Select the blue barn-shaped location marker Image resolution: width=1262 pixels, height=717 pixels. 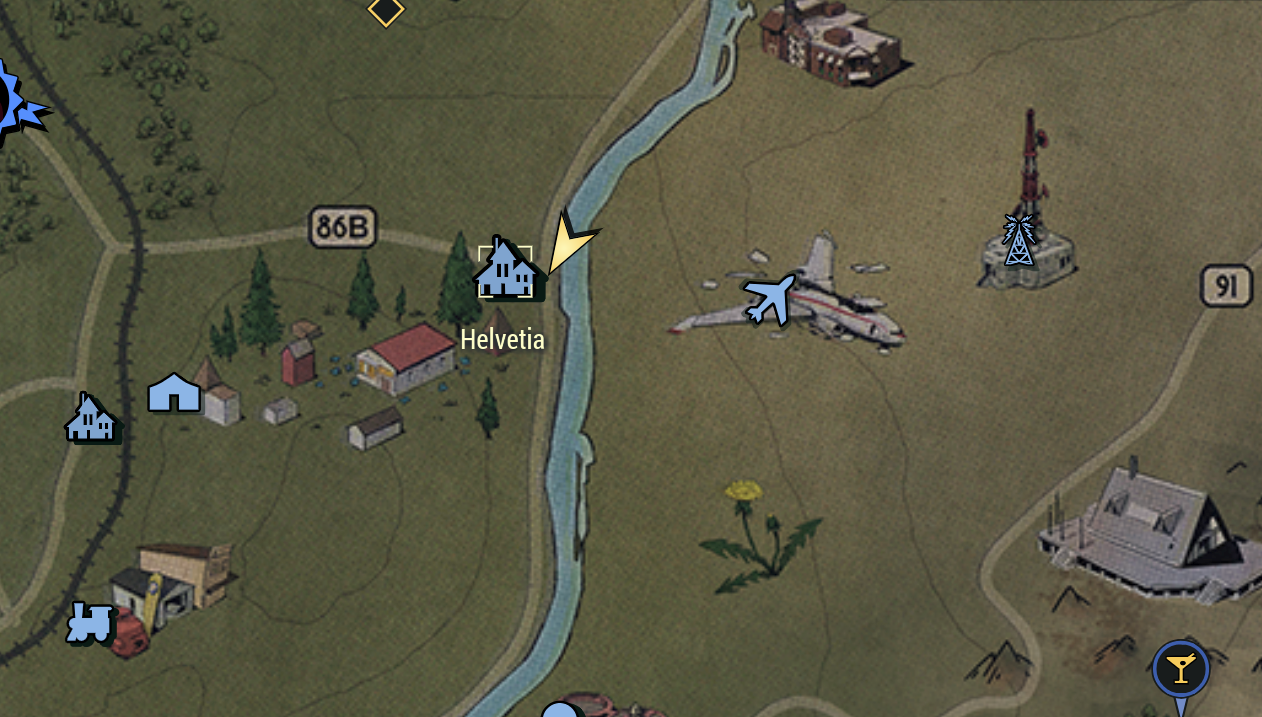point(174,393)
